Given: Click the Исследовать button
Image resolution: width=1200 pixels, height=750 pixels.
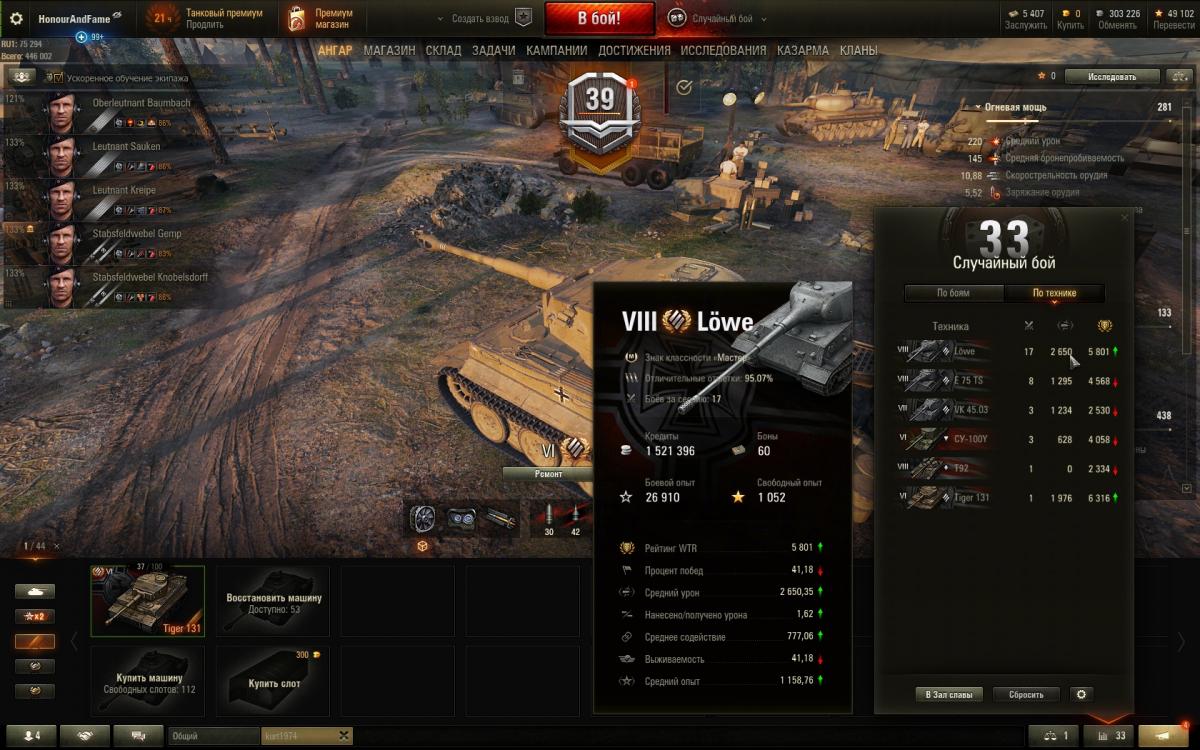Looking at the screenshot, I should click(1112, 76).
